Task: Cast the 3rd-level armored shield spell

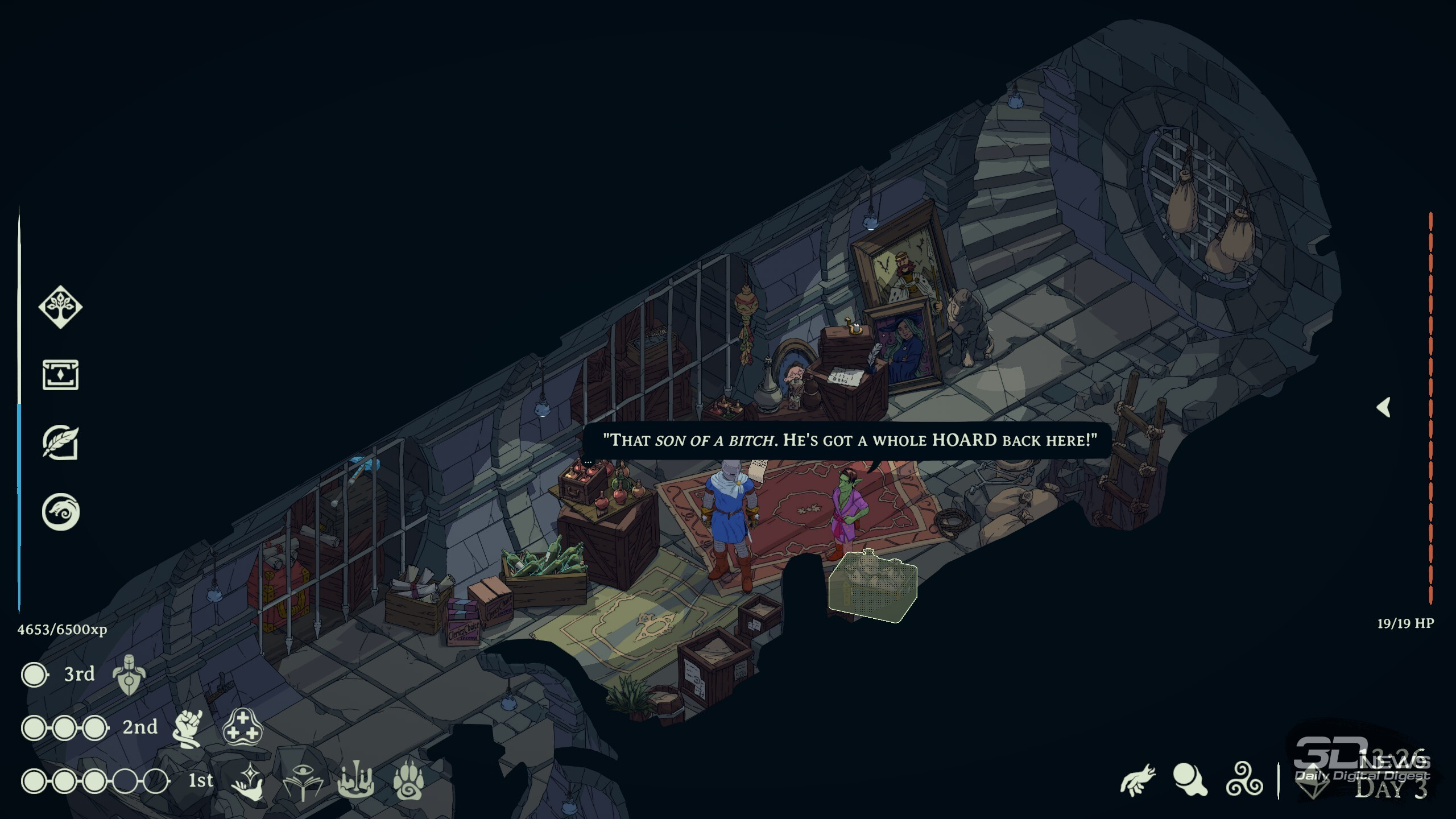Action: coord(129,675)
